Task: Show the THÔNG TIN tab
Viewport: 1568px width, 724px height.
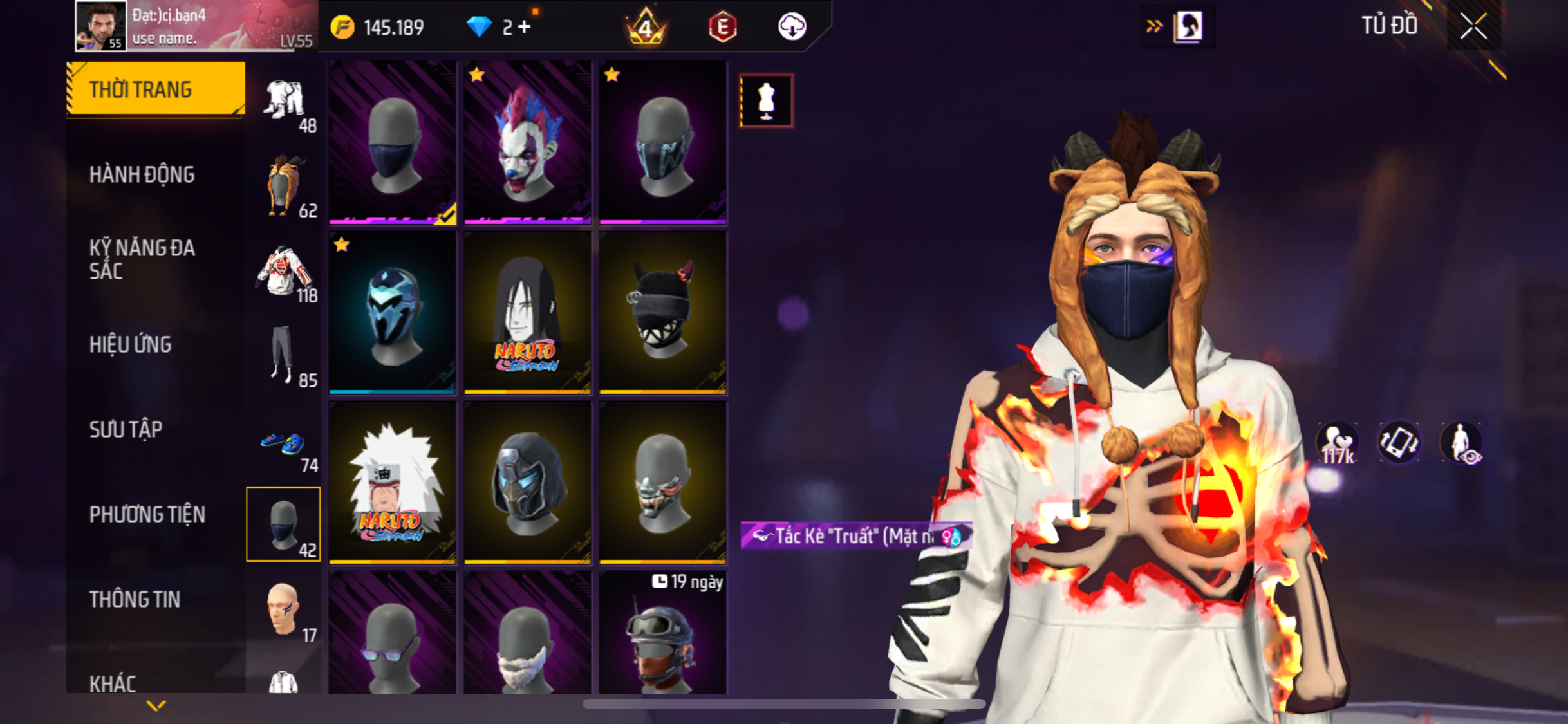Action: pos(135,599)
